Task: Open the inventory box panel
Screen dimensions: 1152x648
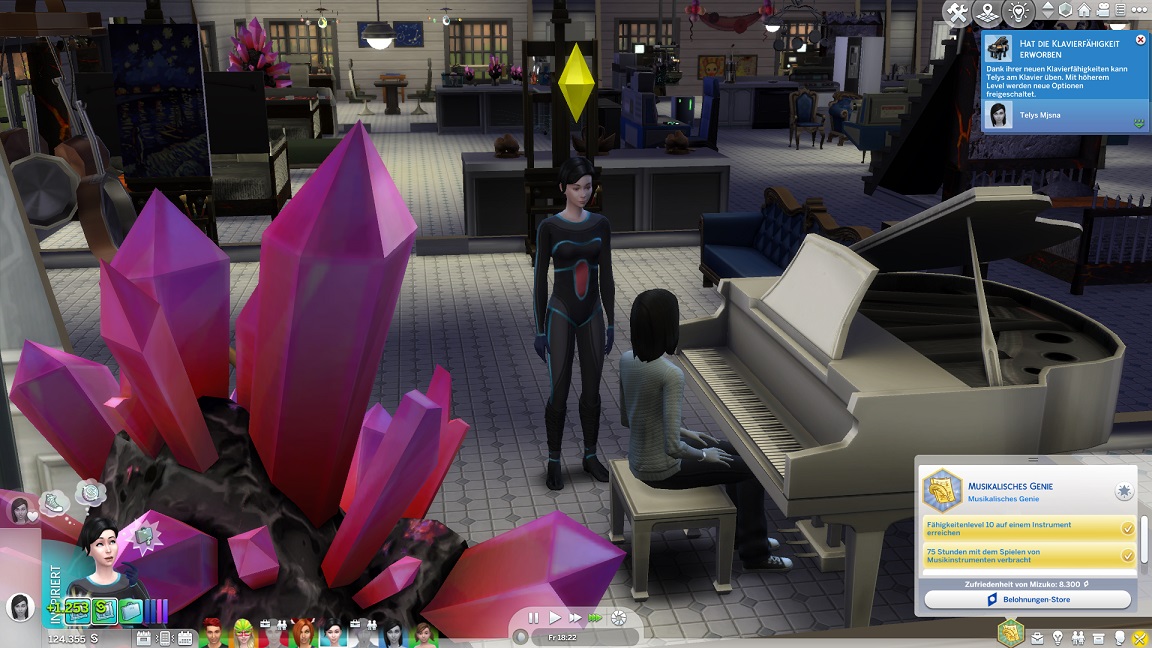Action: point(1098,637)
